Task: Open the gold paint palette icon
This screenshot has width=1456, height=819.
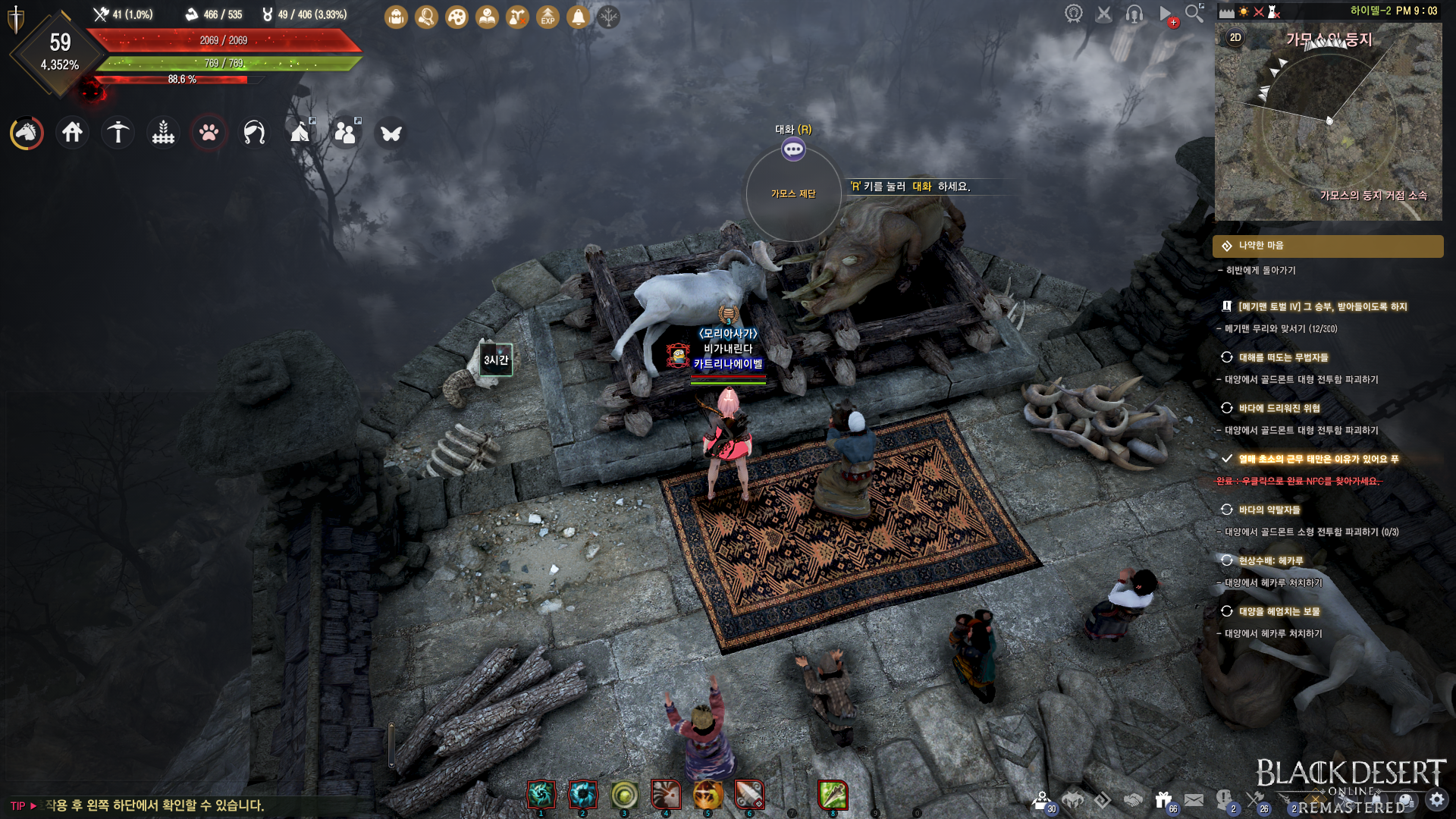Action: (x=457, y=17)
